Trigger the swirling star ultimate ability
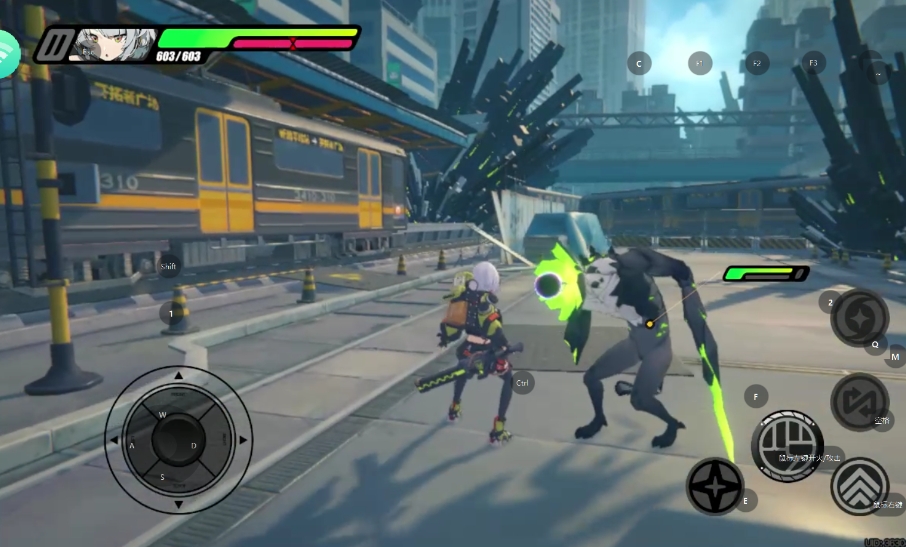Image resolution: width=906 pixels, height=547 pixels. [x=859, y=318]
